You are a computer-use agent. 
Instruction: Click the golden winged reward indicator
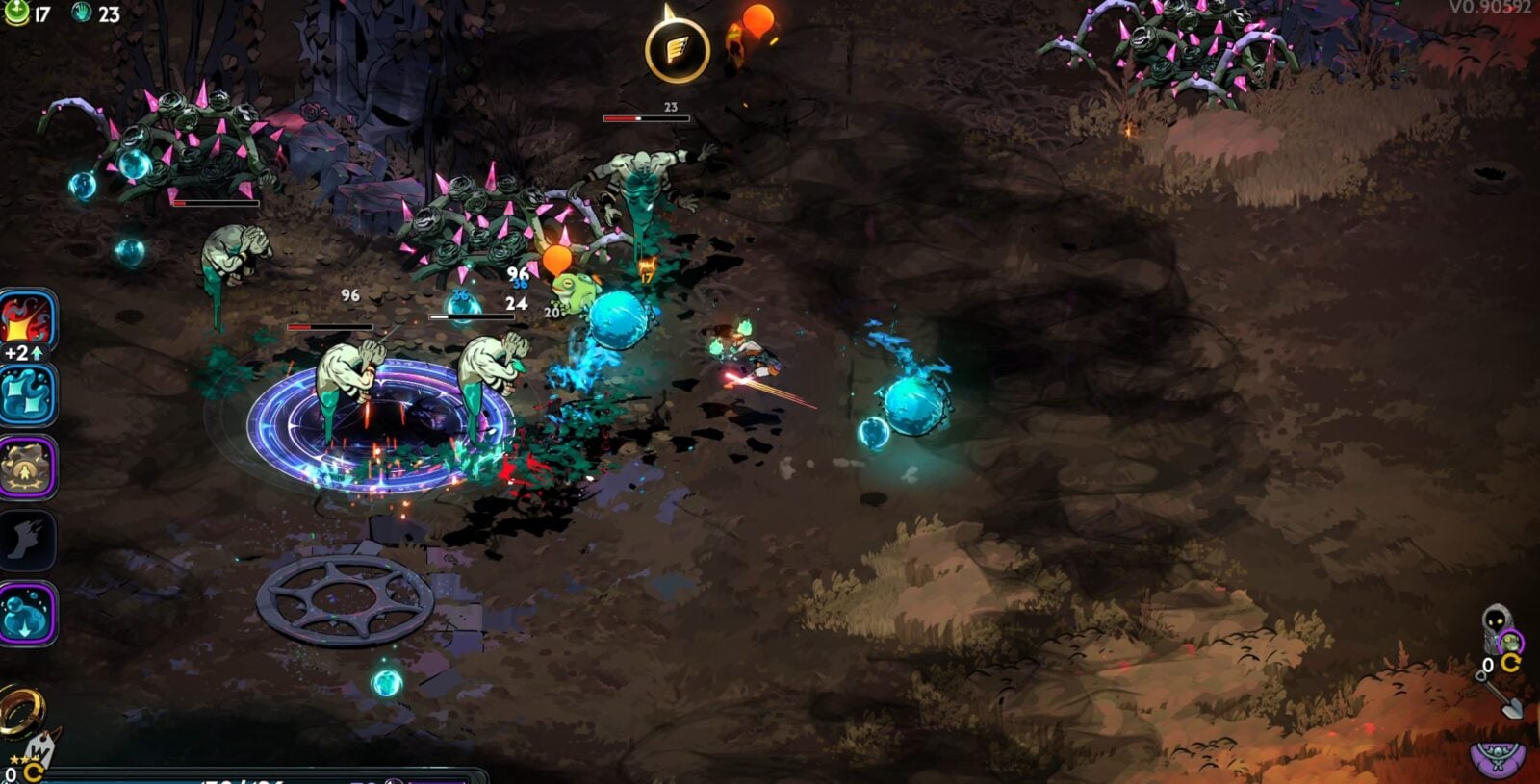(x=678, y=49)
